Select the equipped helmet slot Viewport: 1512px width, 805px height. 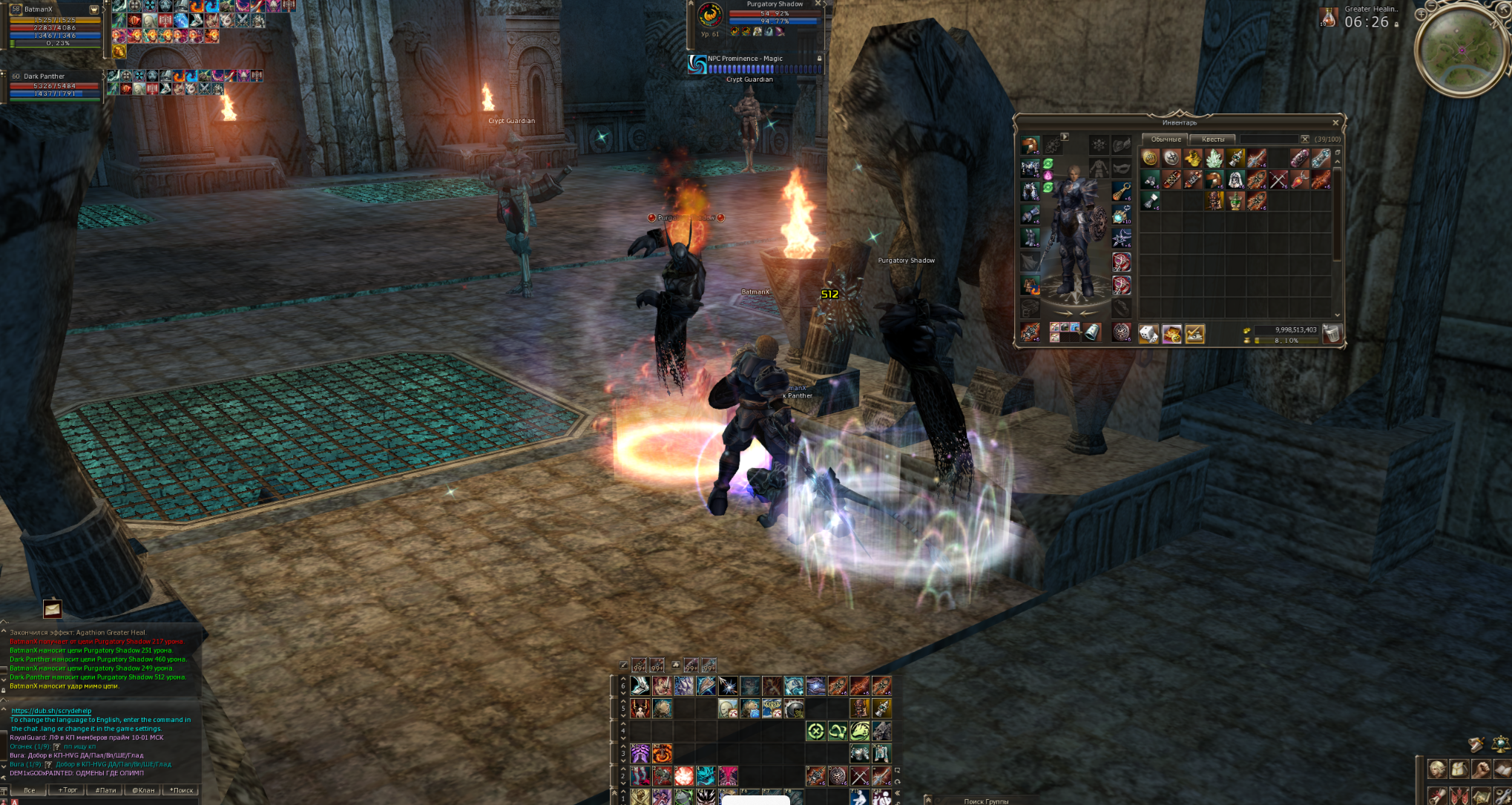tap(1031, 145)
